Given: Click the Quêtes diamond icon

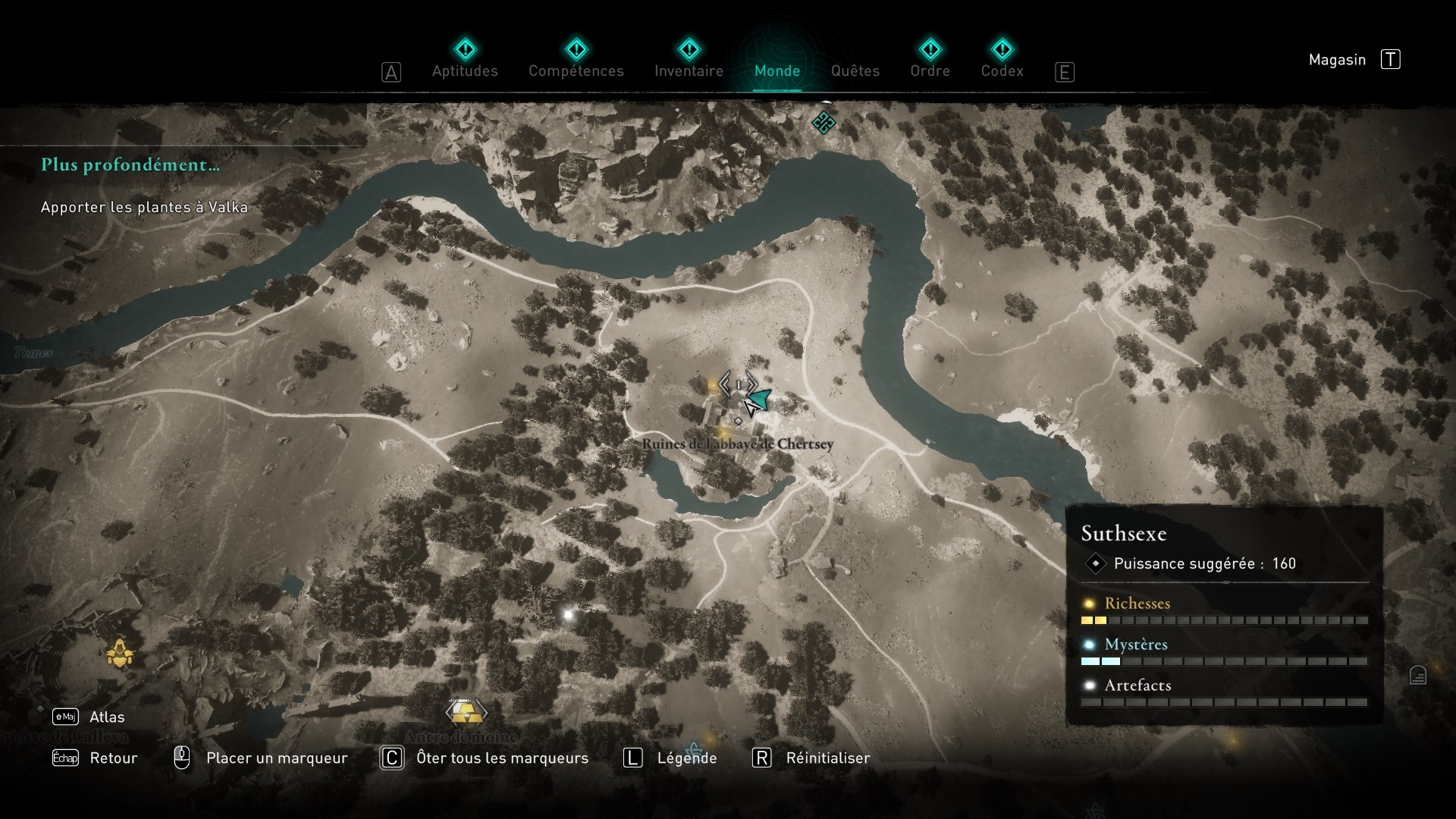Looking at the screenshot, I should click(856, 49).
